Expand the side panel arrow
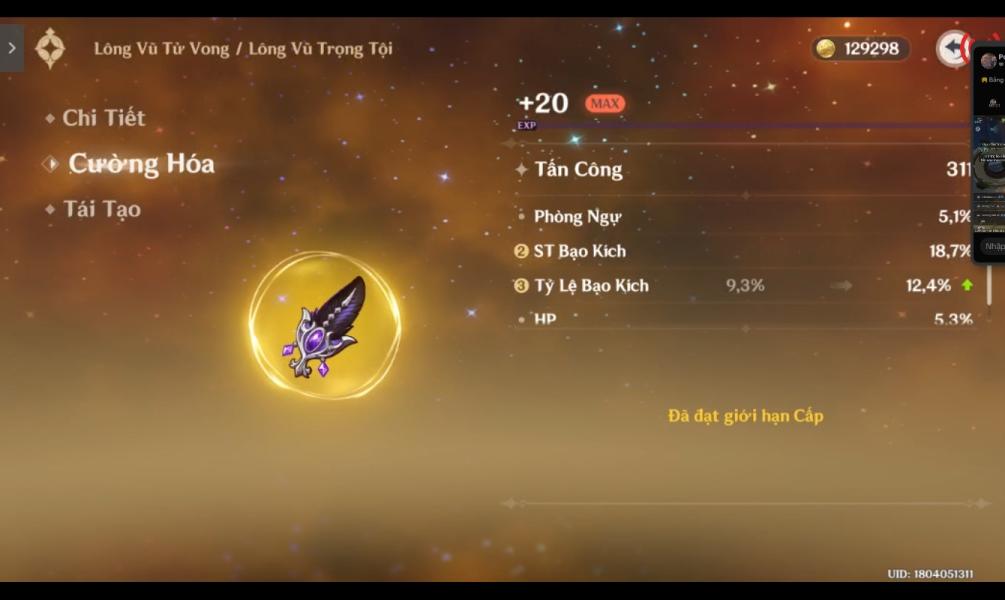 point(11,48)
